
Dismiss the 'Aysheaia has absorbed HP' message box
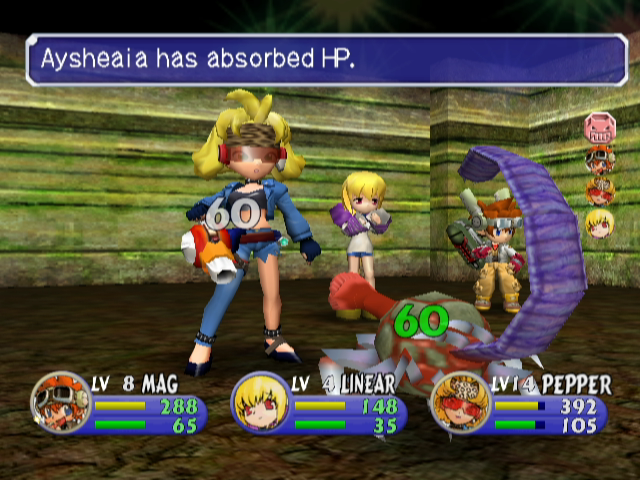point(326,60)
